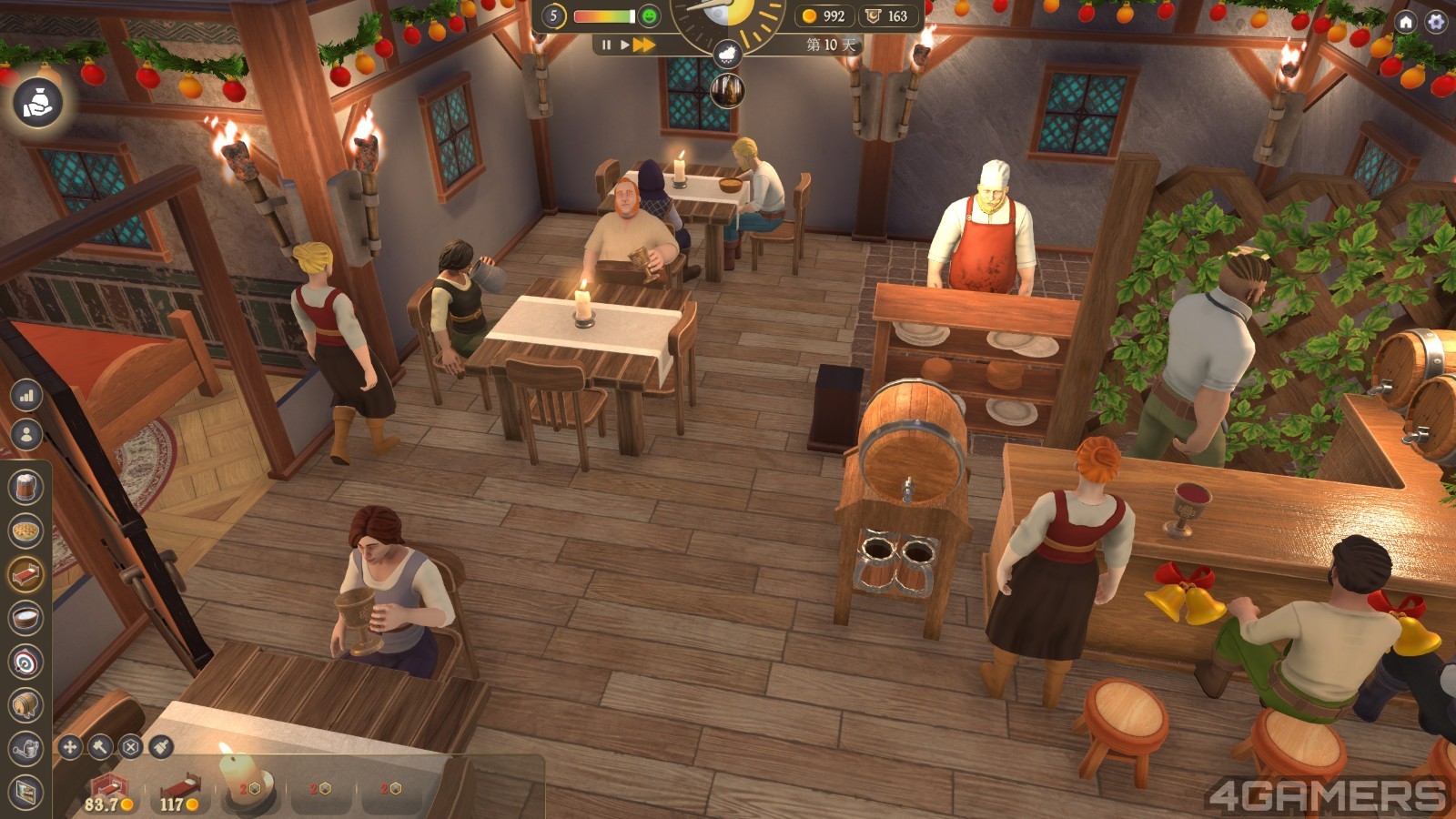1456x819 pixels.
Task: Select the bed bedroom build category
Action: (26, 573)
